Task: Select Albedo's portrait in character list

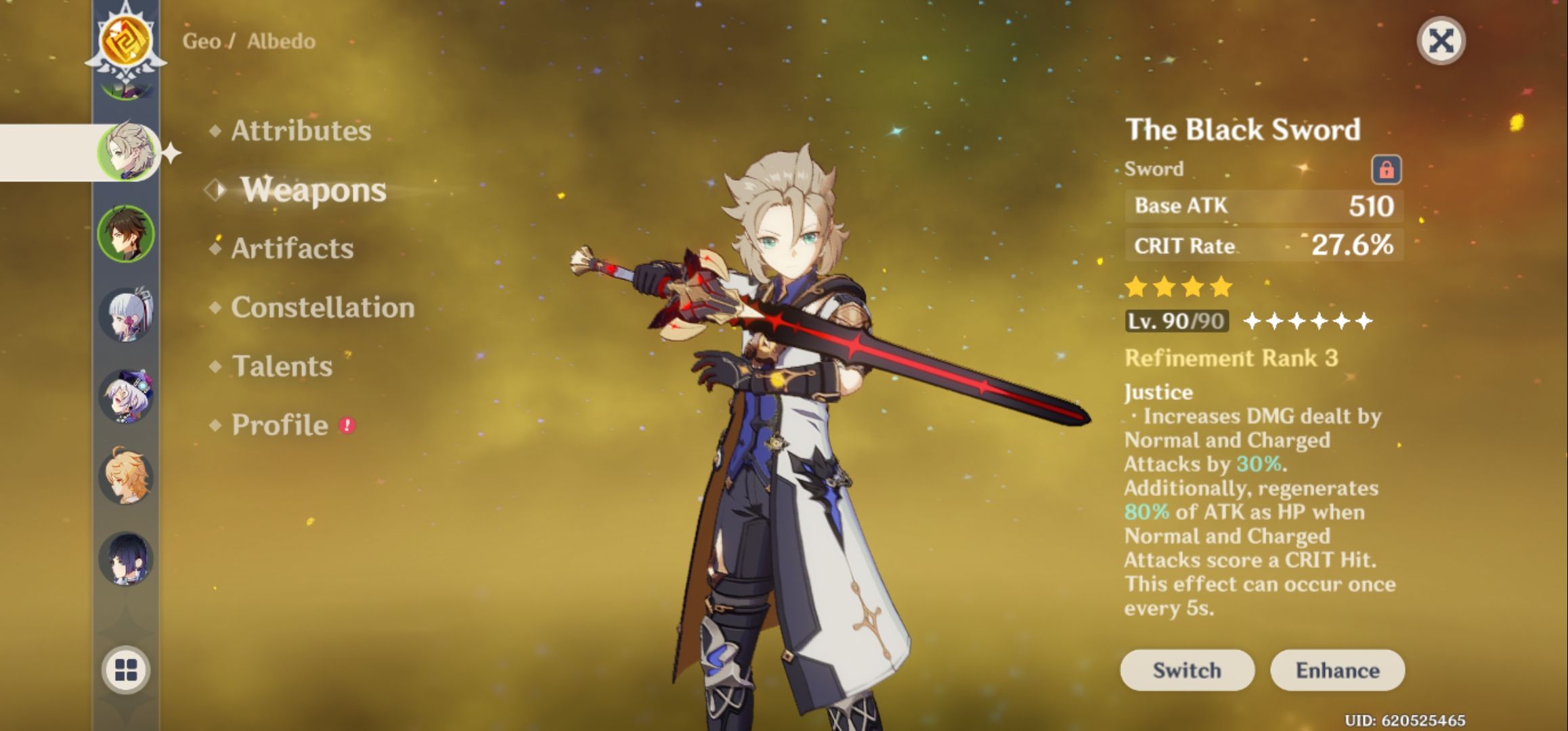Action: click(x=127, y=152)
